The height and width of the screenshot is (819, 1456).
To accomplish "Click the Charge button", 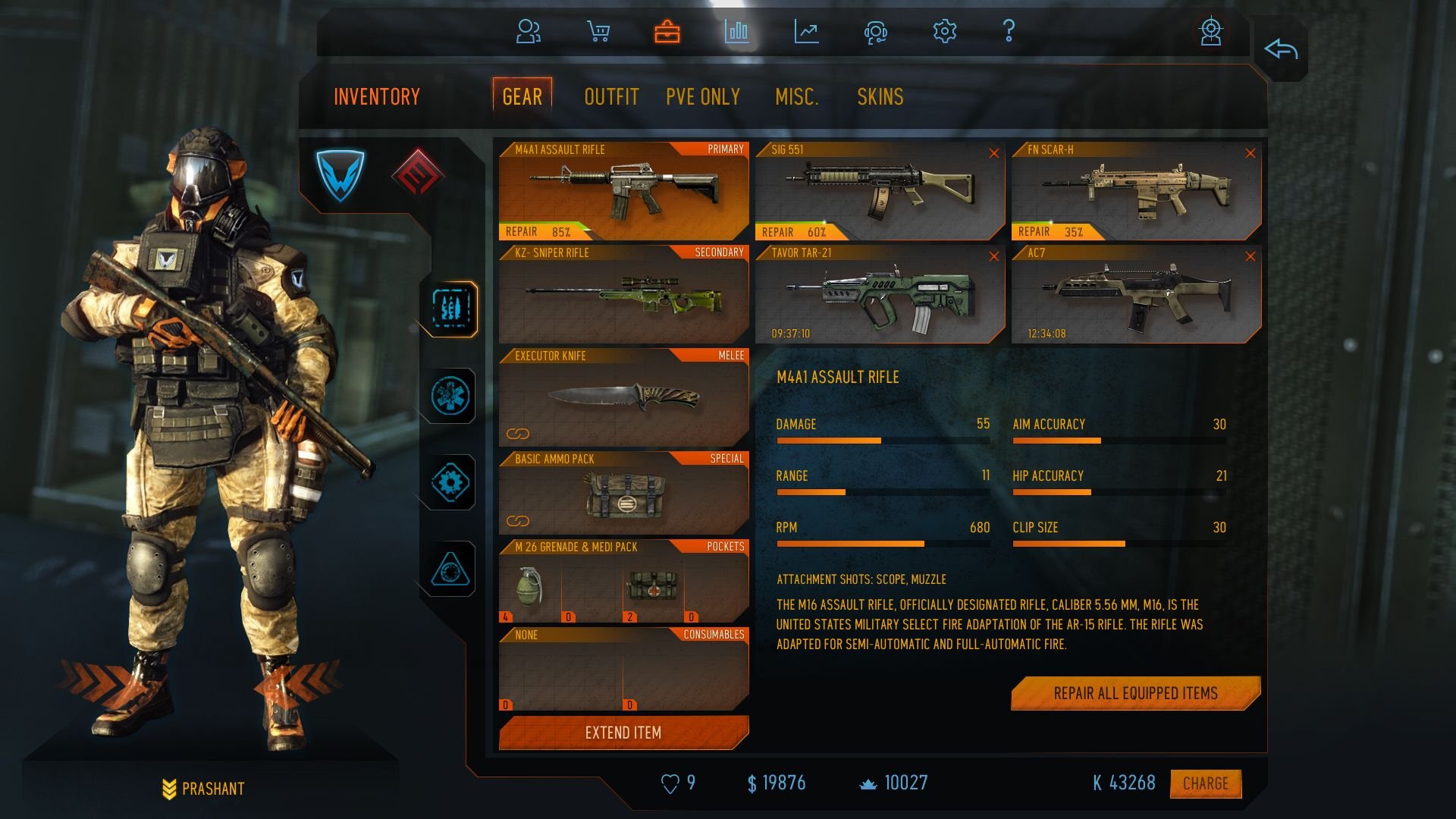I will click(x=1205, y=783).
